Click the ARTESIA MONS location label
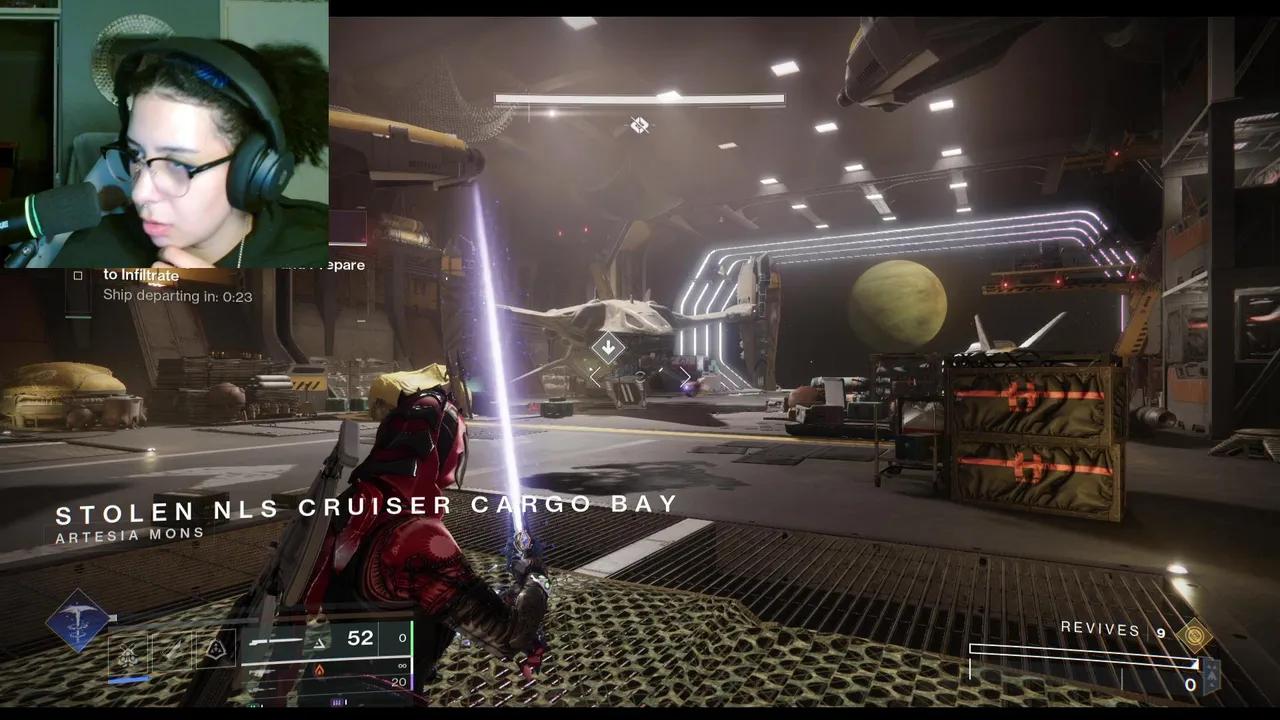This screenshot has width=1280, height=720. pos(130,533)
